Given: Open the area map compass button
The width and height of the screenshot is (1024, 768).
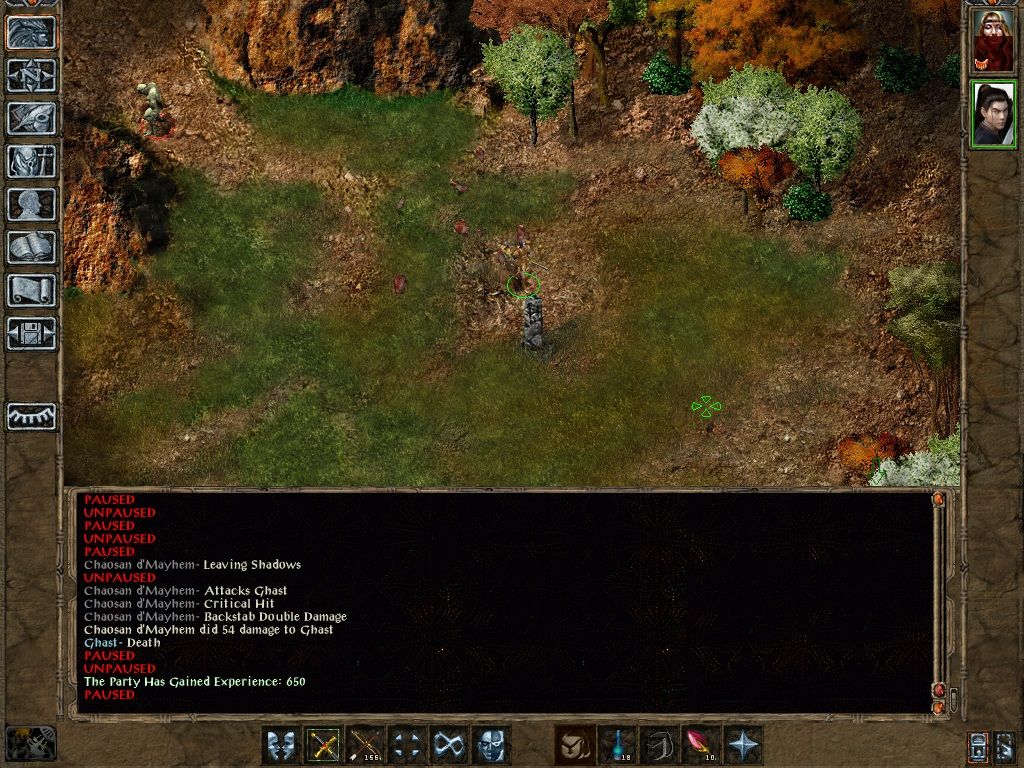Looking at the screenshot, I should pos(31,75).
